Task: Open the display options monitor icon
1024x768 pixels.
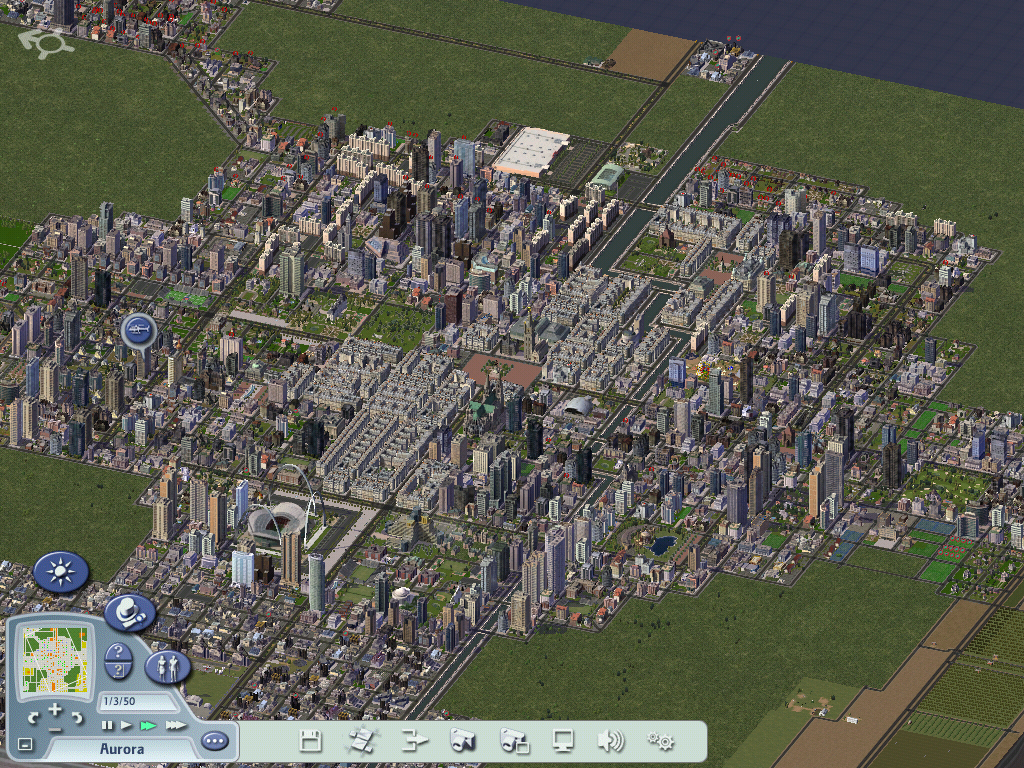Action: [563, 741]
